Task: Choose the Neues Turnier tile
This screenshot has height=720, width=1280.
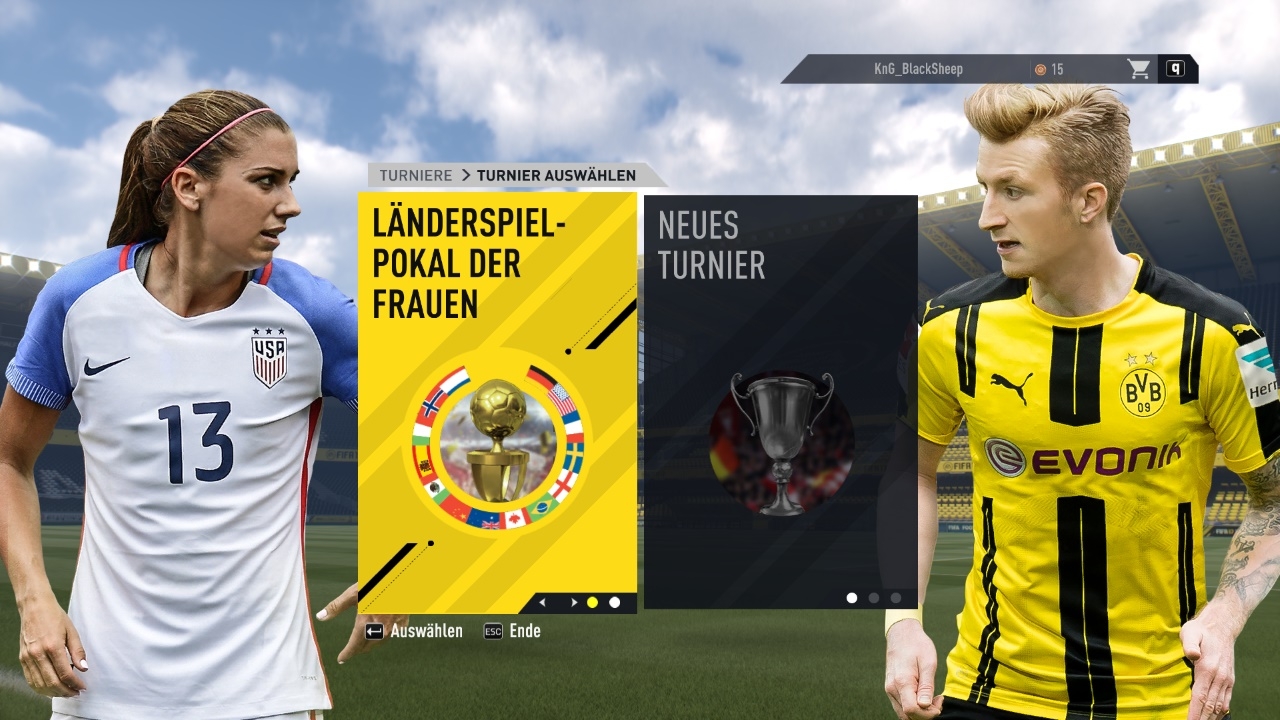Action: 780,400
